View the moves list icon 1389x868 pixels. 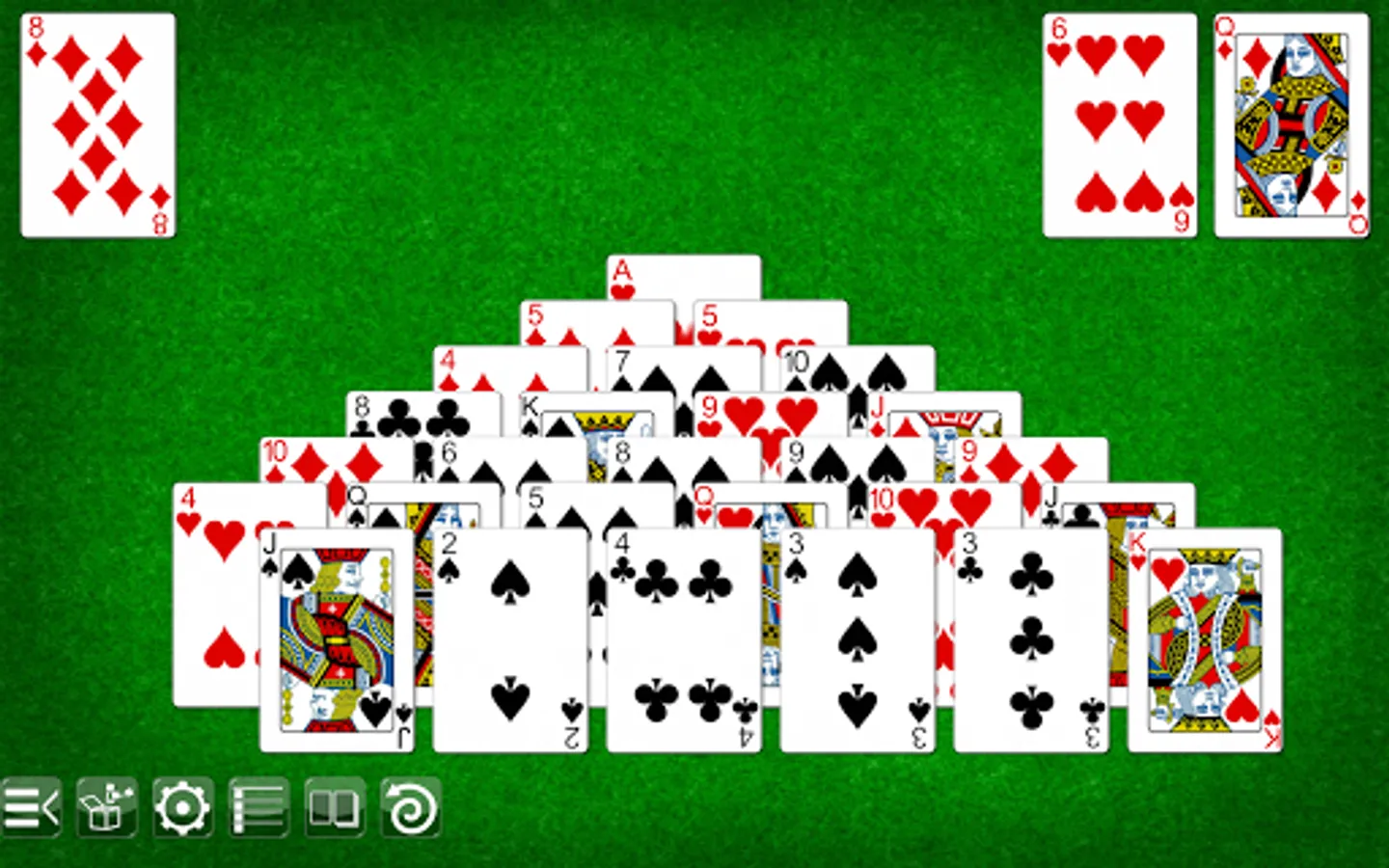pos(259,808)
